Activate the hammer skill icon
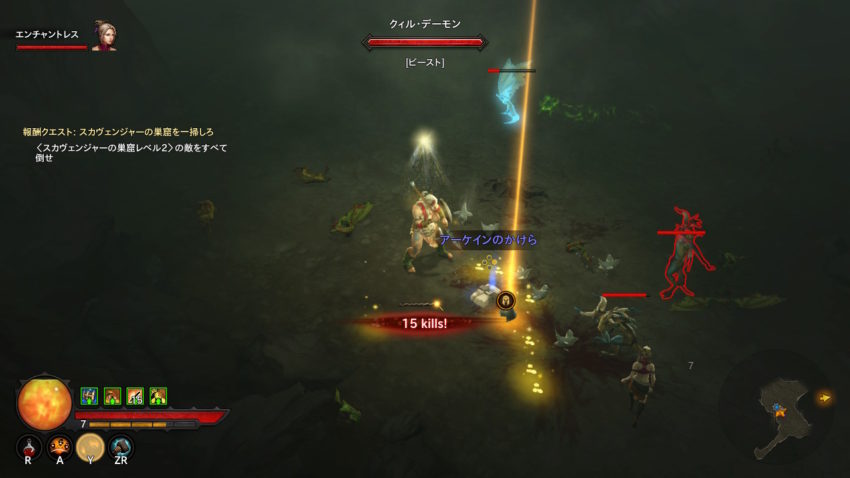Screen dimensions: 850x478 121,446
